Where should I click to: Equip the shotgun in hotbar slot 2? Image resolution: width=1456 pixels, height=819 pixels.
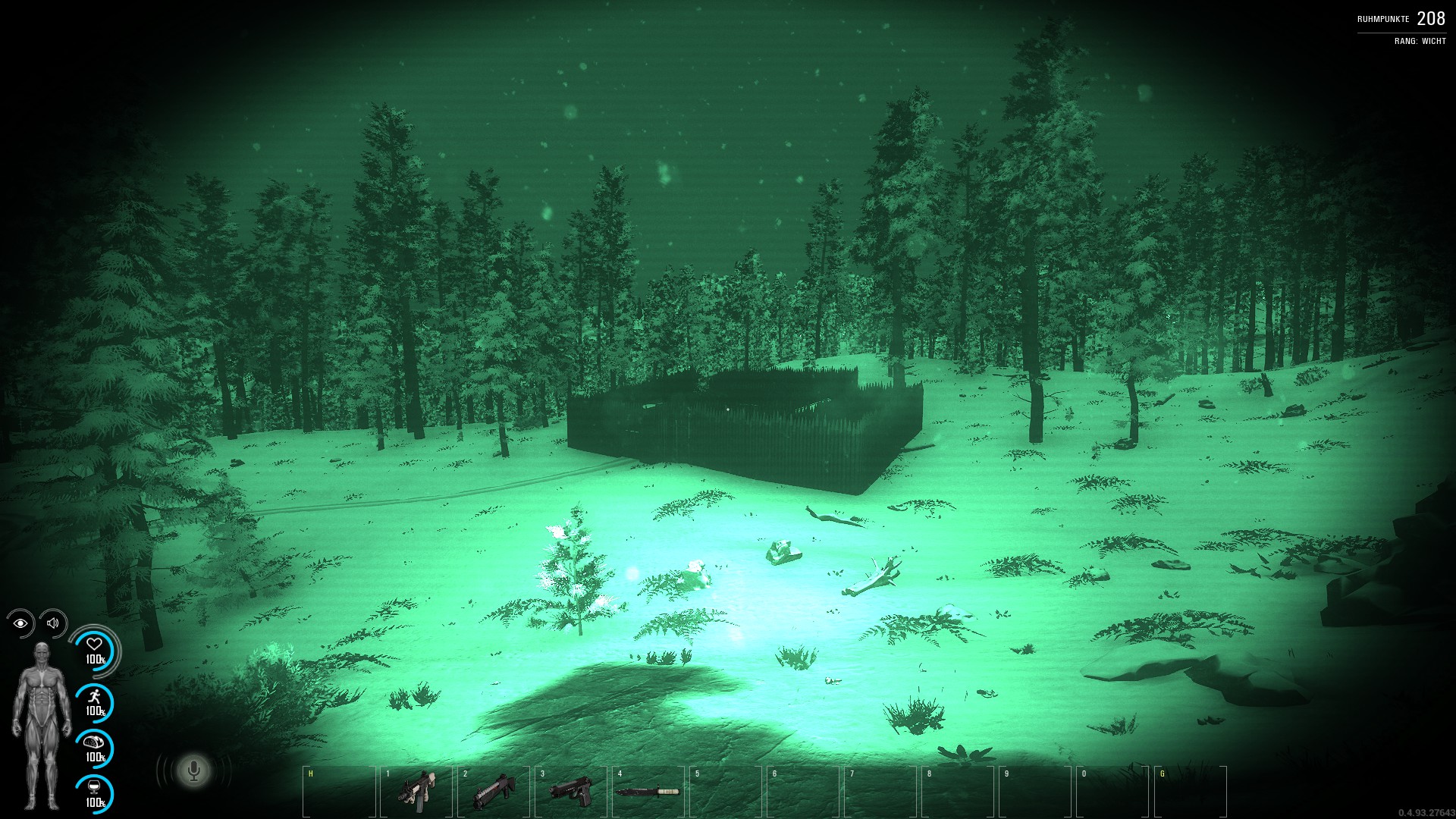[493, 792]
